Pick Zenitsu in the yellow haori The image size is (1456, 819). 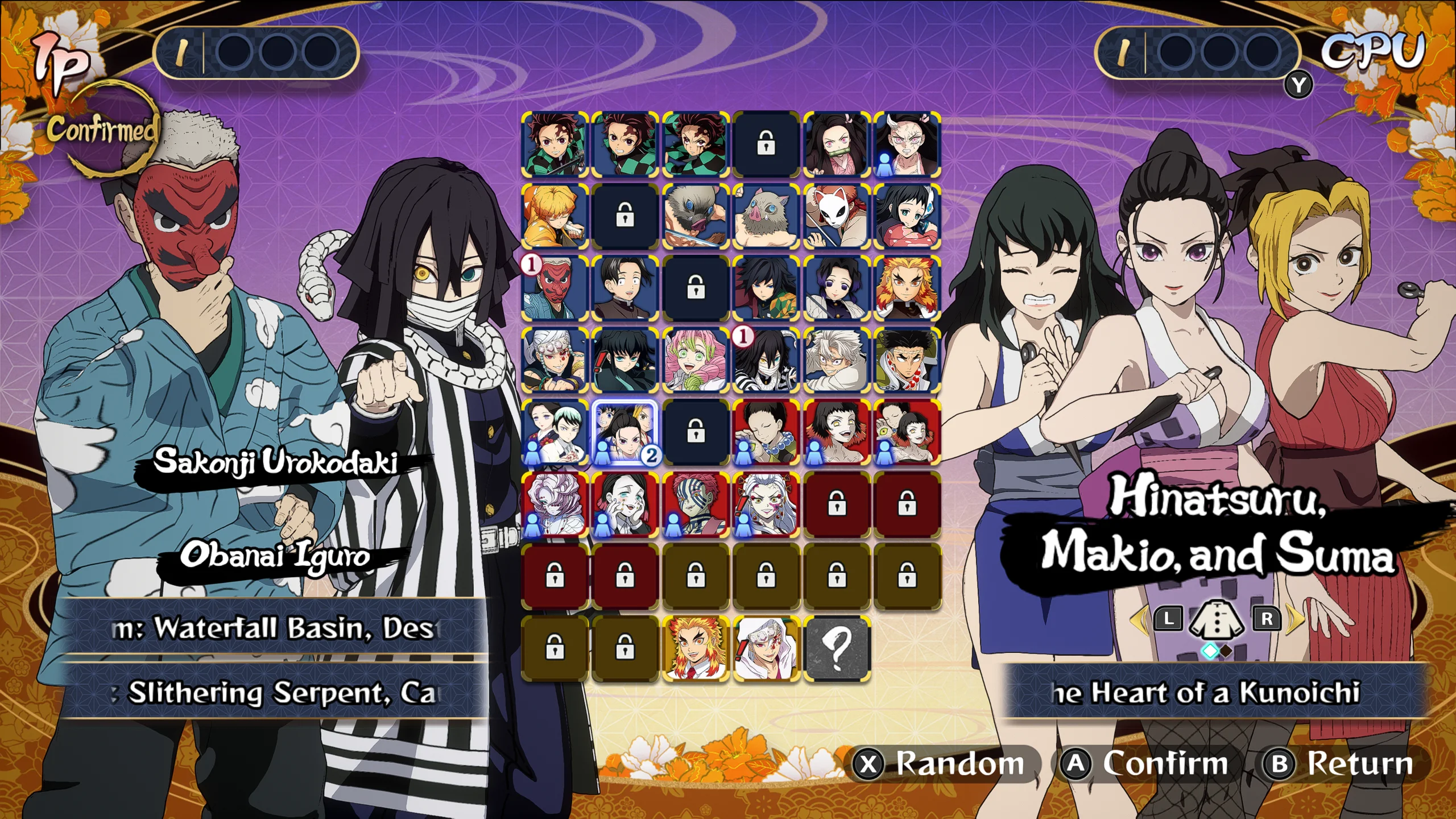coord(555,216)
